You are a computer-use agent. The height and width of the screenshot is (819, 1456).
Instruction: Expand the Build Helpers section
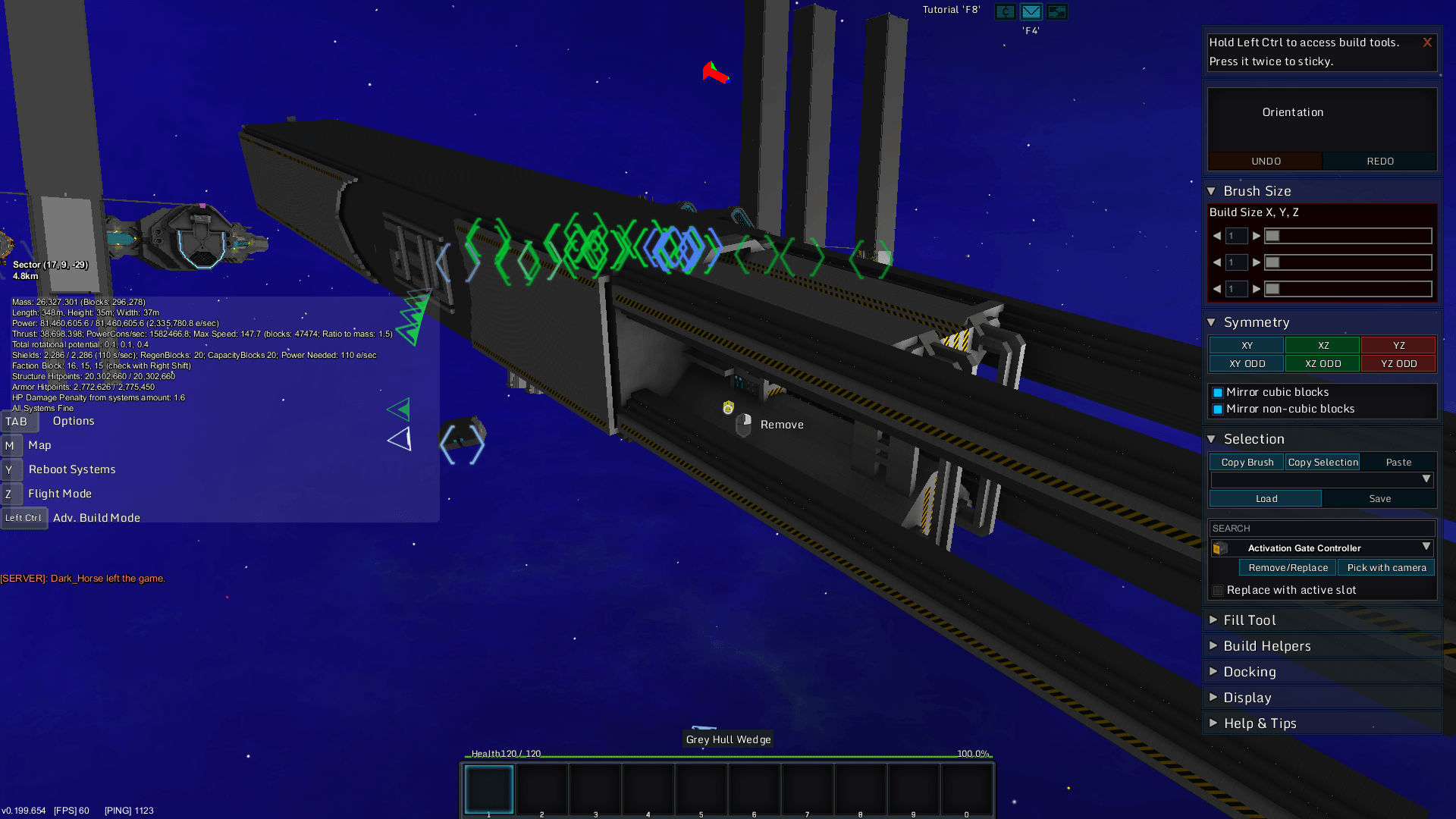tap(1266, 646)
